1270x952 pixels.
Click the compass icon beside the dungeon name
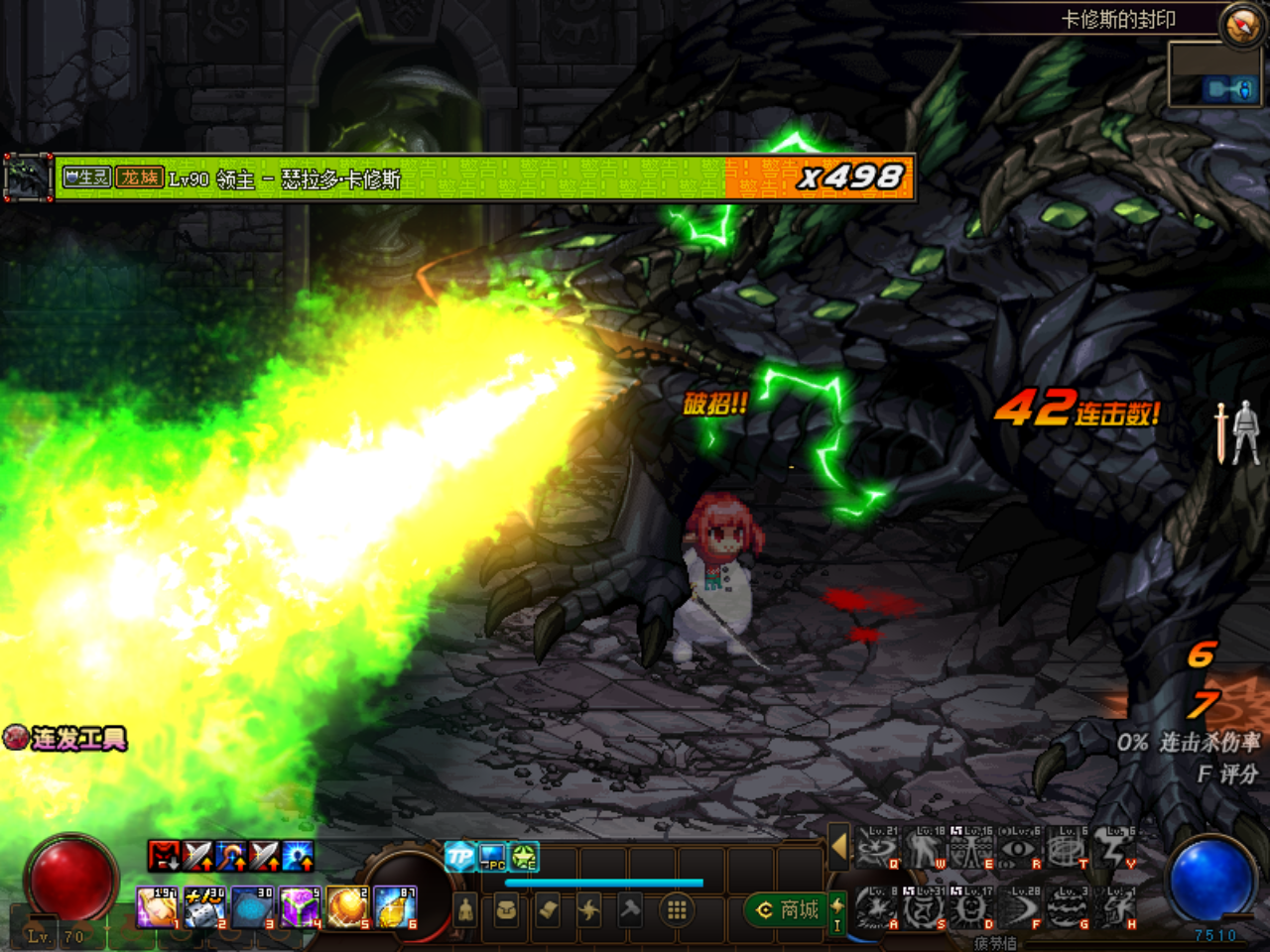point(1241,26)
